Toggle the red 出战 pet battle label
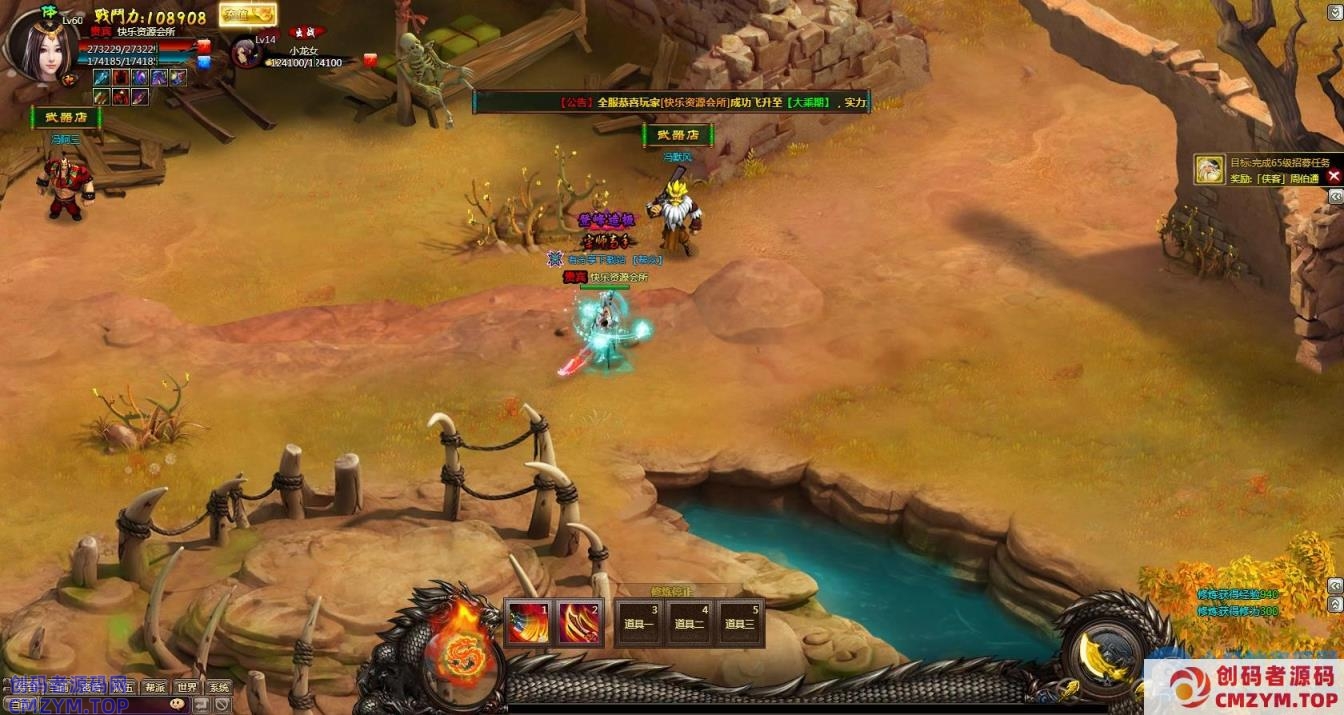 point(307,32)
